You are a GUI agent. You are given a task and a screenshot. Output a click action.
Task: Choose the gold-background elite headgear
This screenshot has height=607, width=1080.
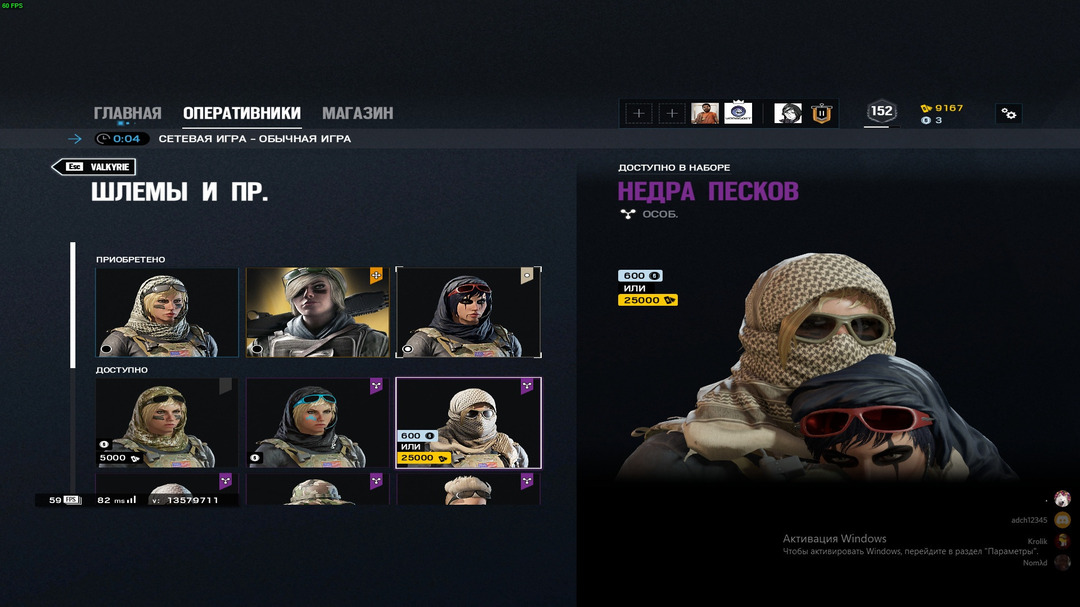point(317,312)
